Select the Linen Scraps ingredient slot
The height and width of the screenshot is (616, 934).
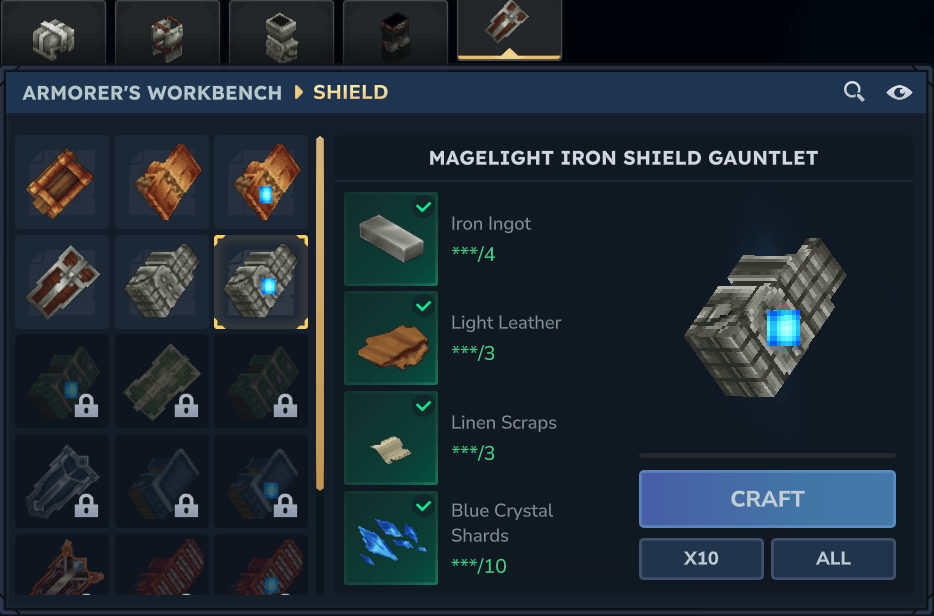coord(391,438)
